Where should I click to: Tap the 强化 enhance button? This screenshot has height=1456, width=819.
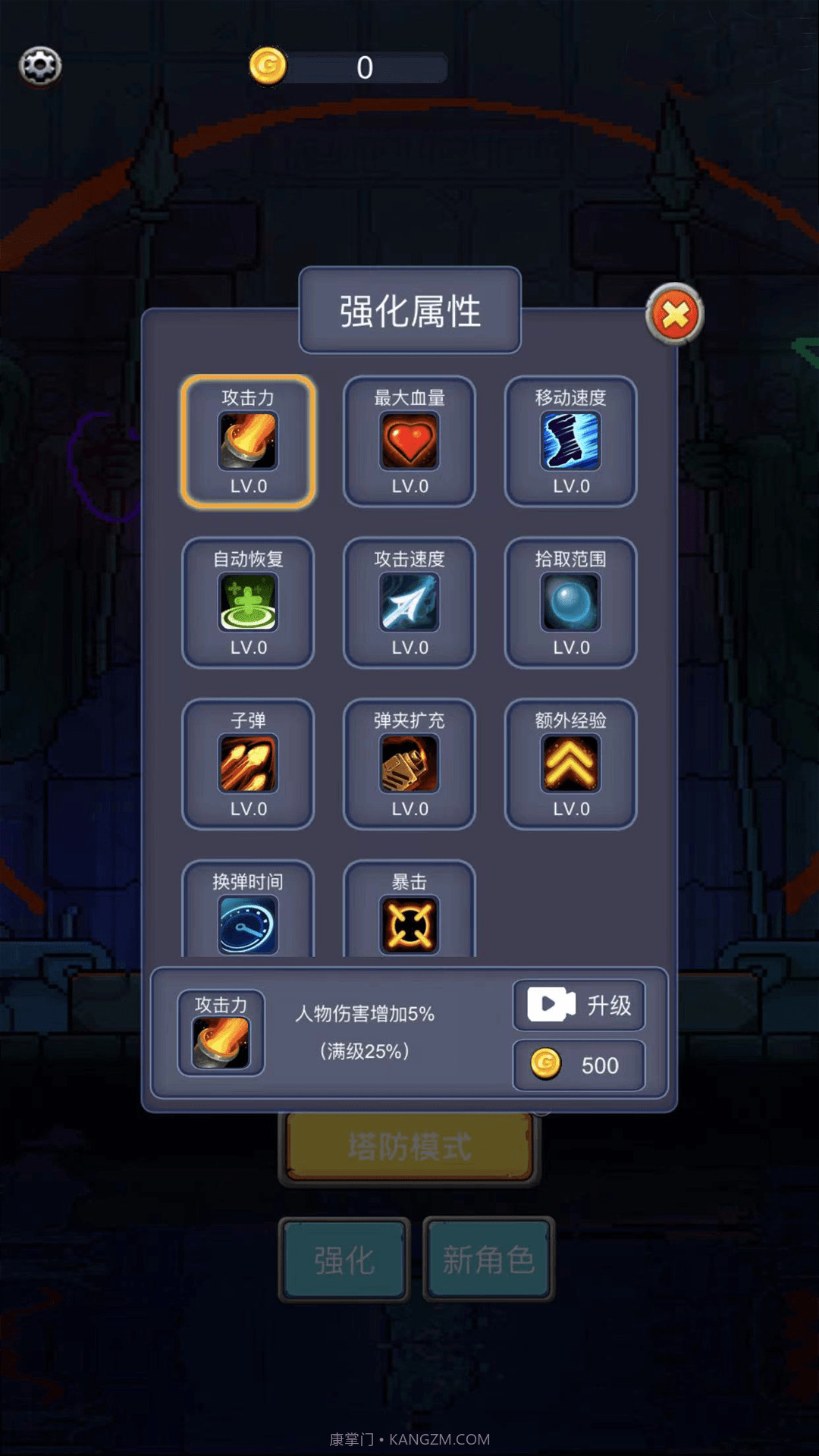[344, 1260]
